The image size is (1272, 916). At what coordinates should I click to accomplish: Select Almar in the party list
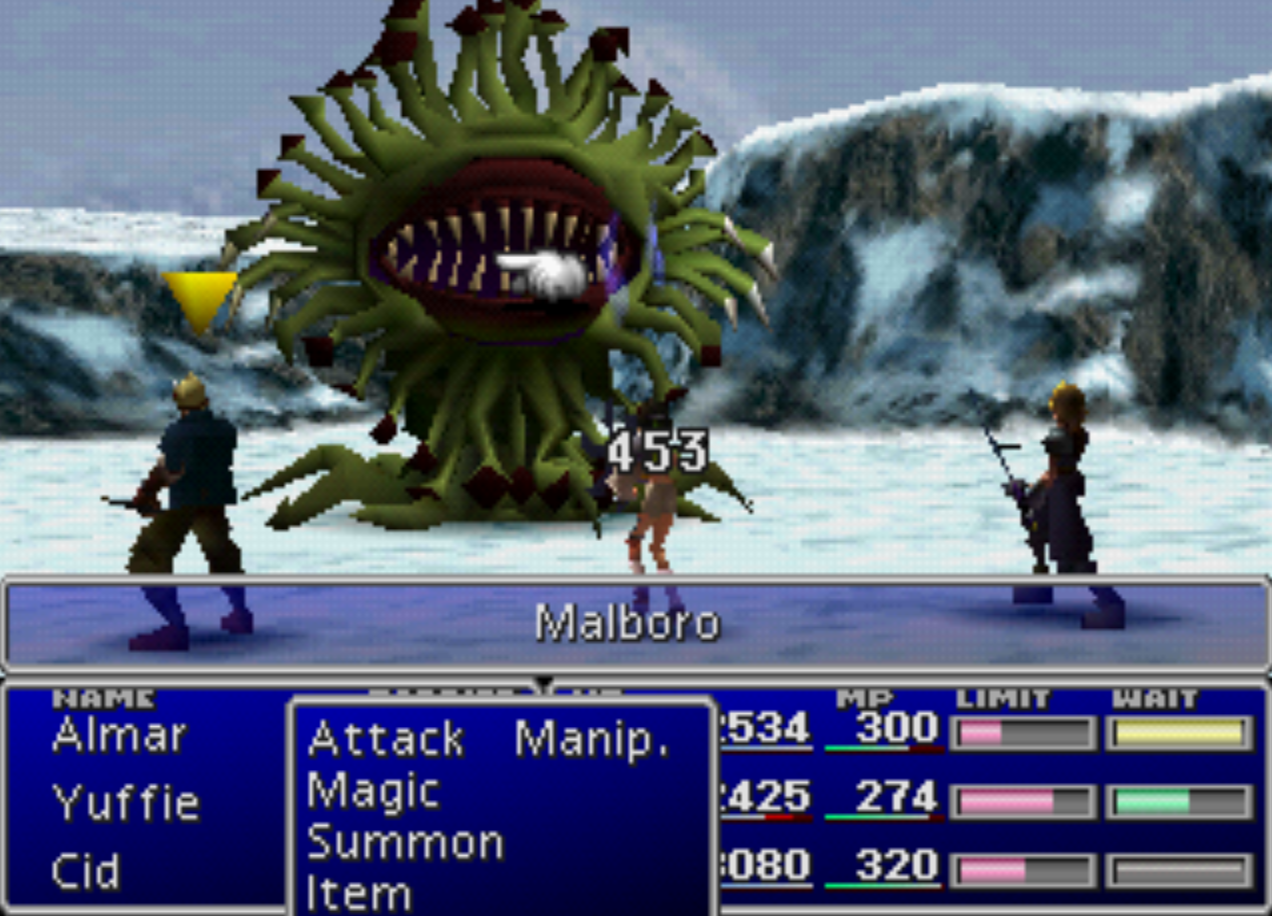tap(119, 736)
